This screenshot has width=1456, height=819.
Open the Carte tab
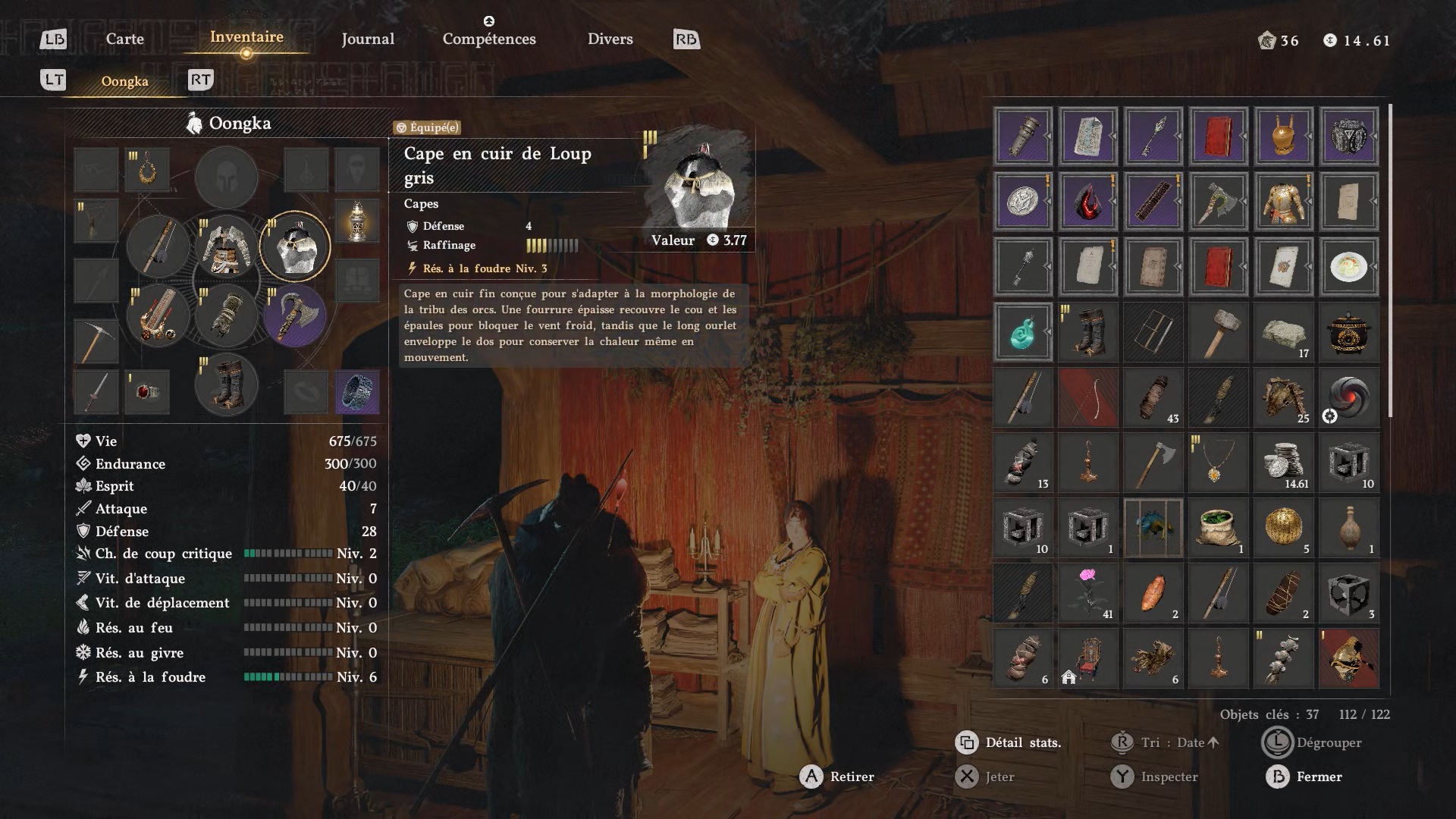coord(125,39)
